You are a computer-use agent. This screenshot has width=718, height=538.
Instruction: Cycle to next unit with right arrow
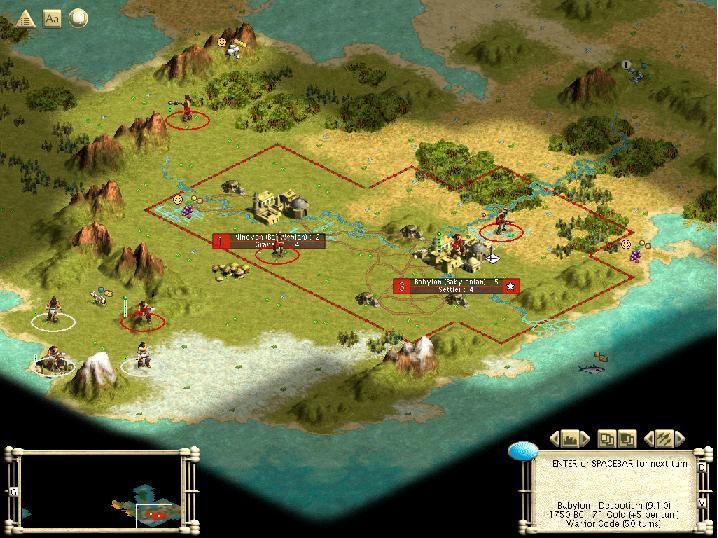[x=681, y=439]
